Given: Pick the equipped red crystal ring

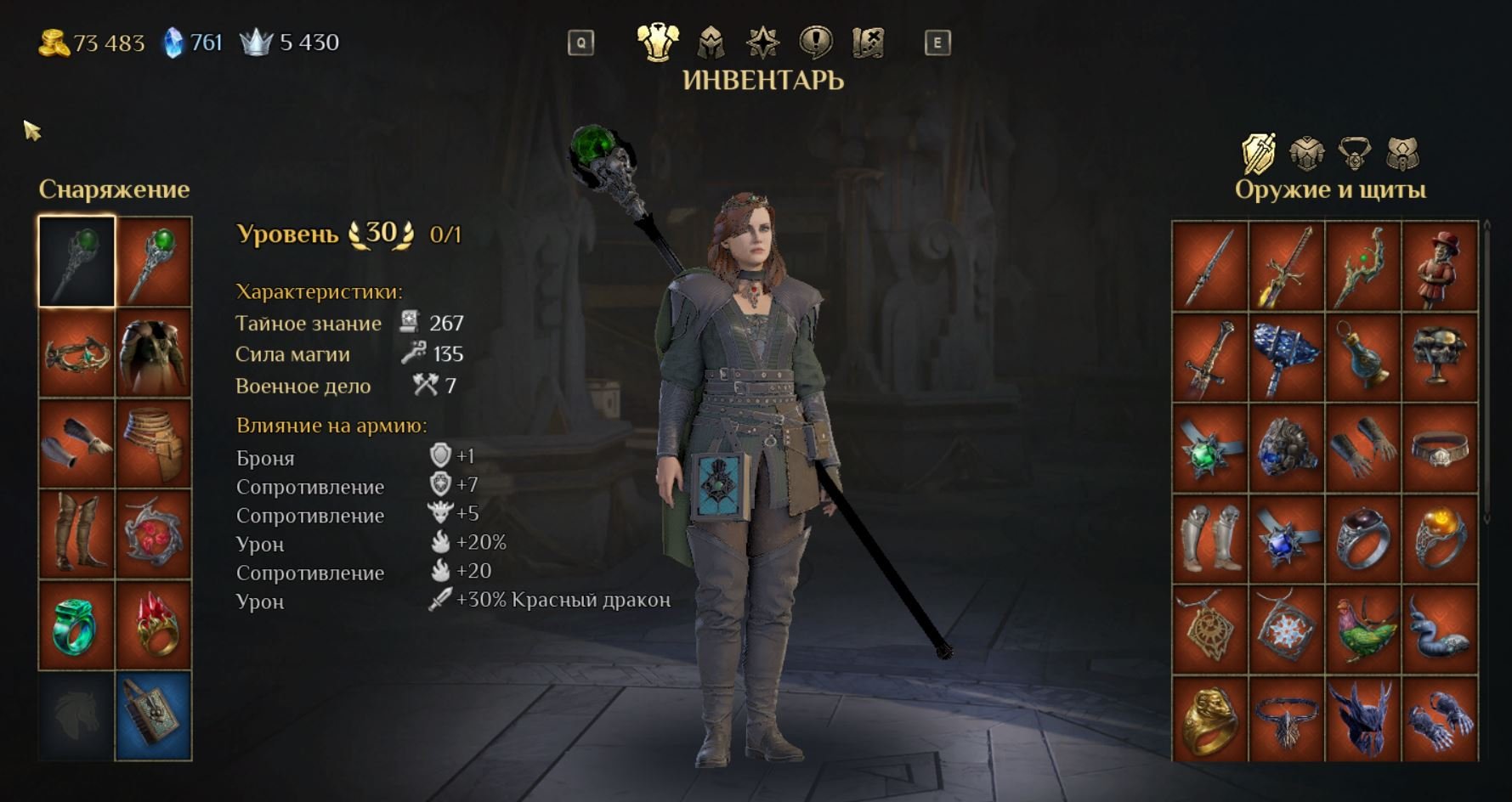Looking at the screenshot, I should (154, 625).
